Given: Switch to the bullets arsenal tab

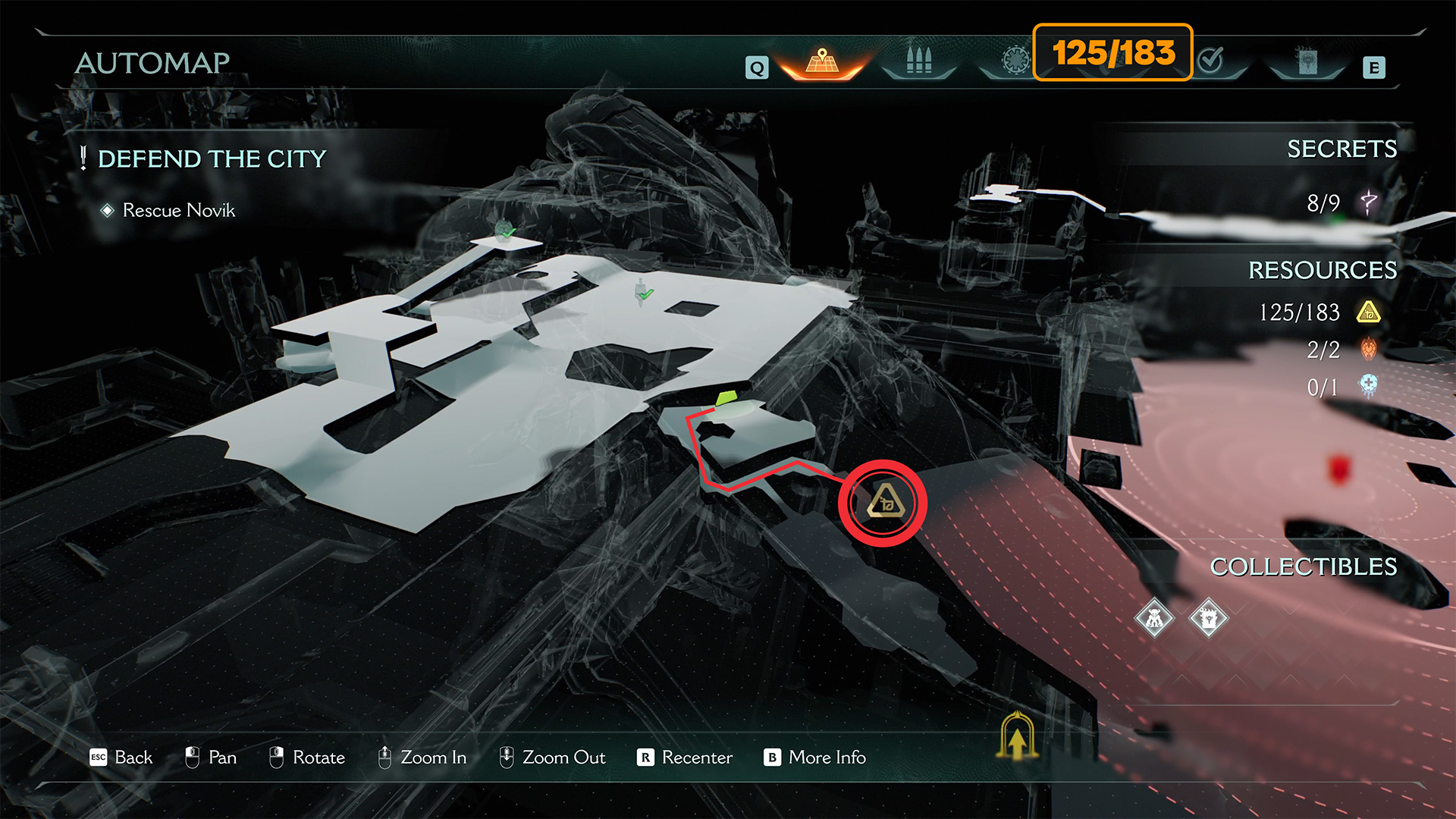Looking at the screenshot, I should (x=918, y=61).
